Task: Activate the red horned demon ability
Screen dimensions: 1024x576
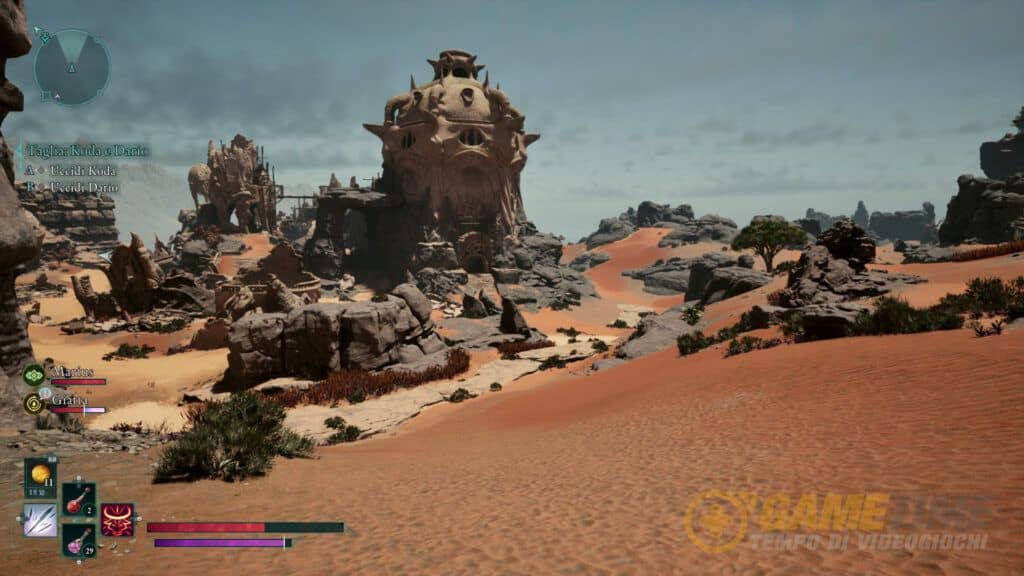Action: 117,520
